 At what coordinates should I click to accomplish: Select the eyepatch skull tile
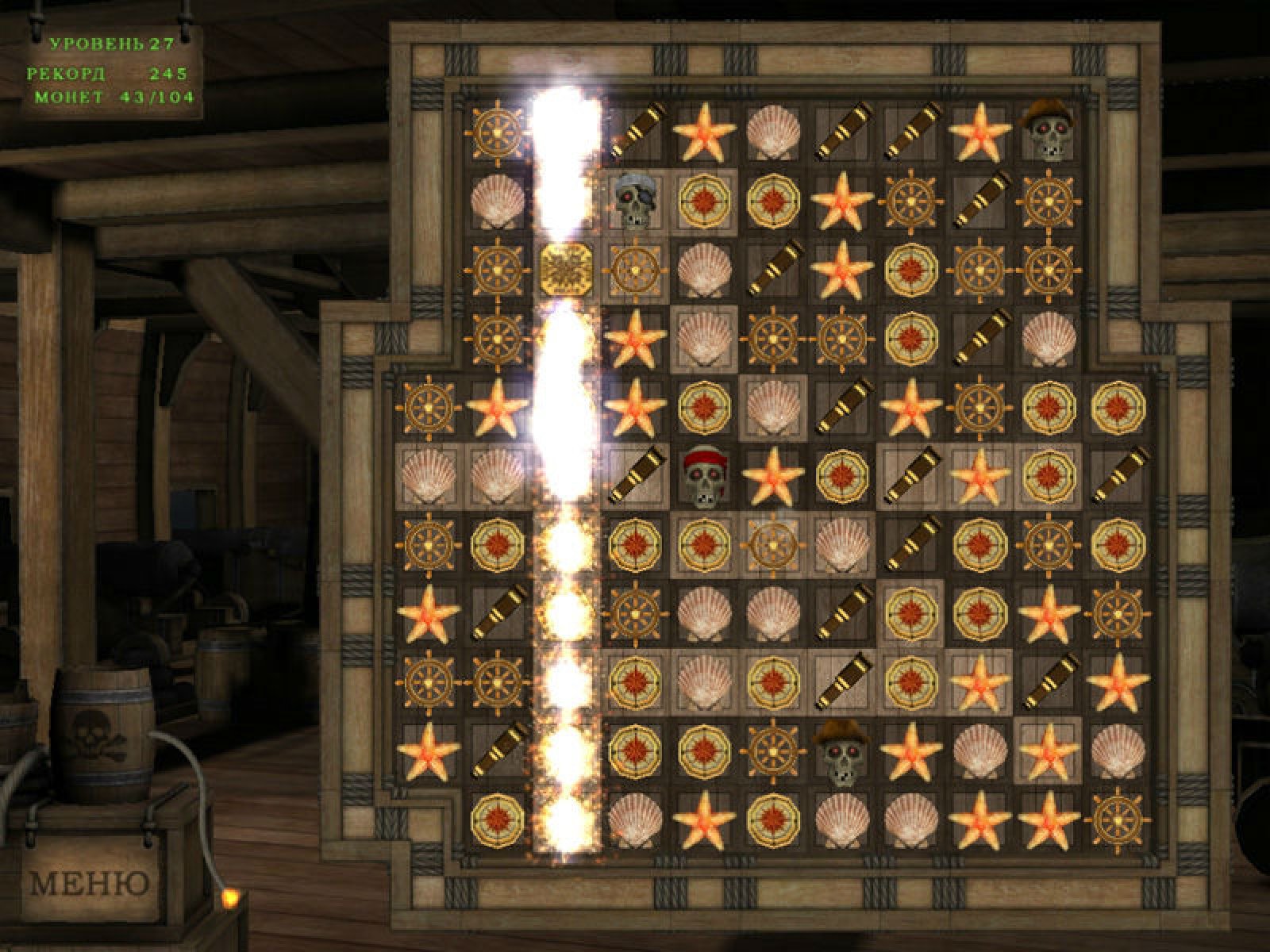click(635, 202)
